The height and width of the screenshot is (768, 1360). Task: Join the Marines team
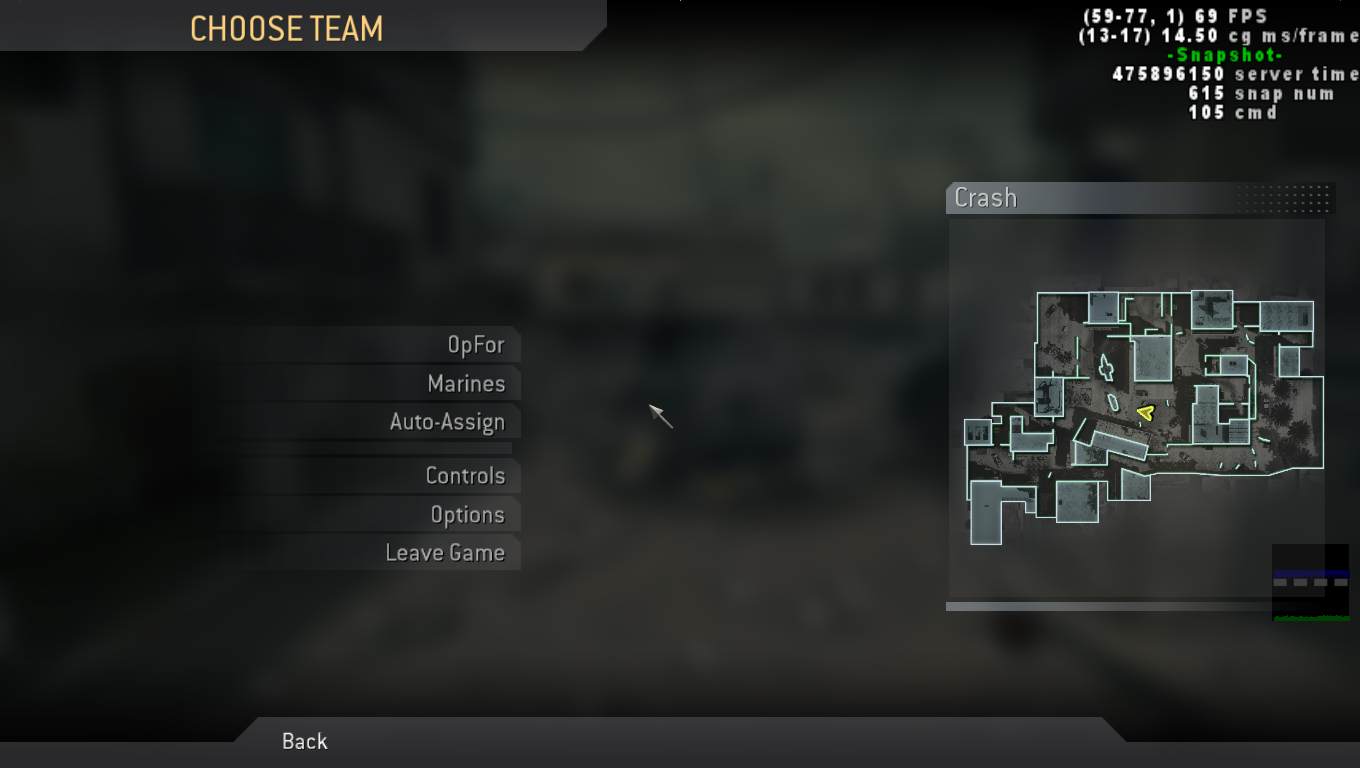pyautogui.click(x=466, y=383)
